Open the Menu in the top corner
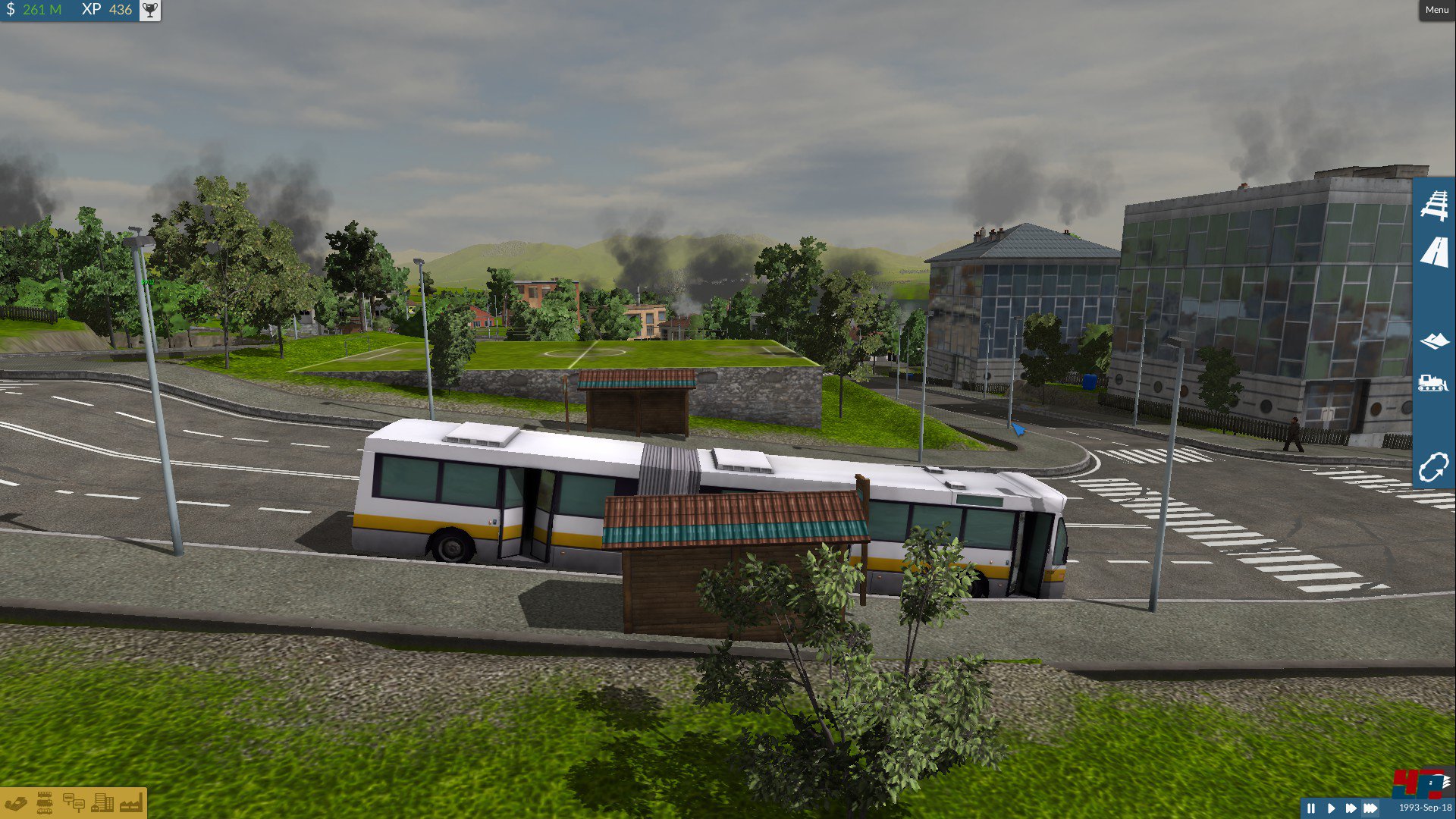1456x819 pixels. coord(1436,9)
